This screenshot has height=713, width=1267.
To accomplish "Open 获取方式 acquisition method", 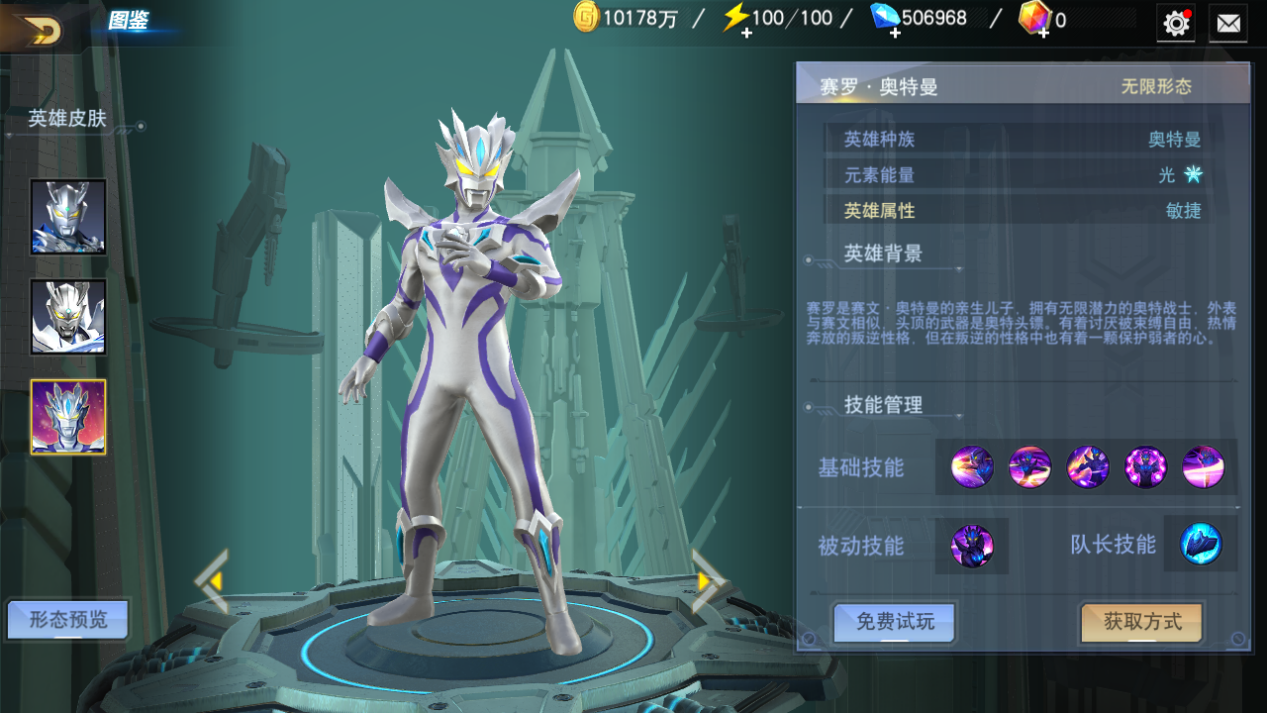I will coord(1142,622).
